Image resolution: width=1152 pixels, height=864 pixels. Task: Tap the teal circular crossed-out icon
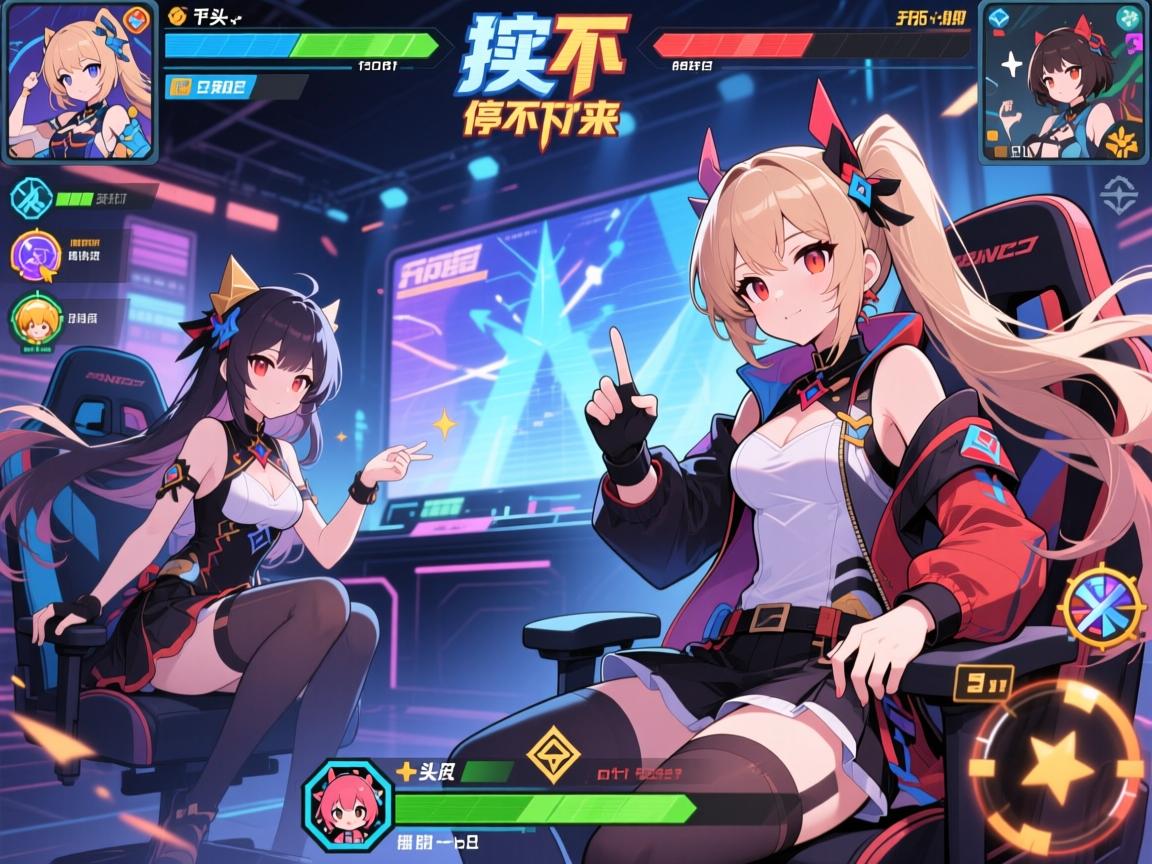[28, 196]
